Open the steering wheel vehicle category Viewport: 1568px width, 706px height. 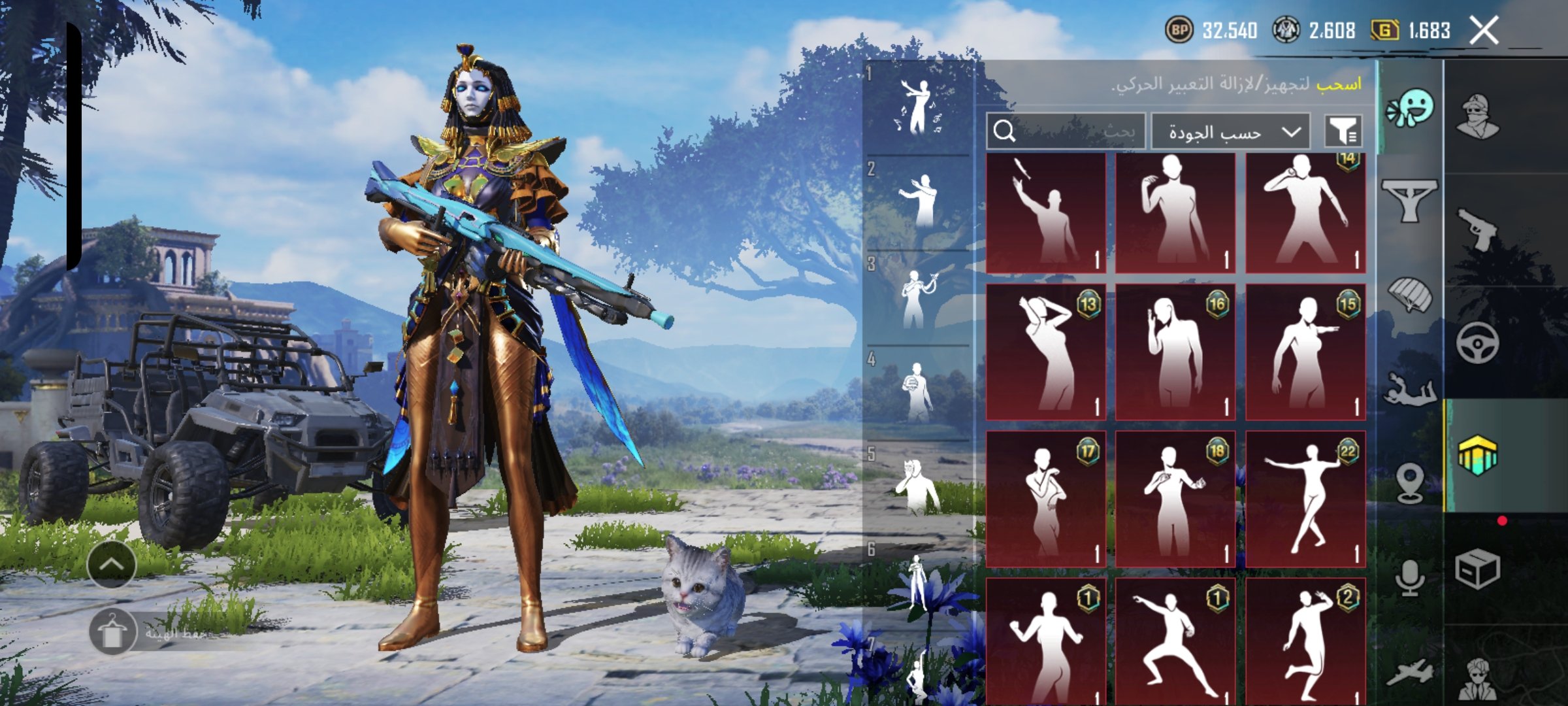tap(1478, 343)
